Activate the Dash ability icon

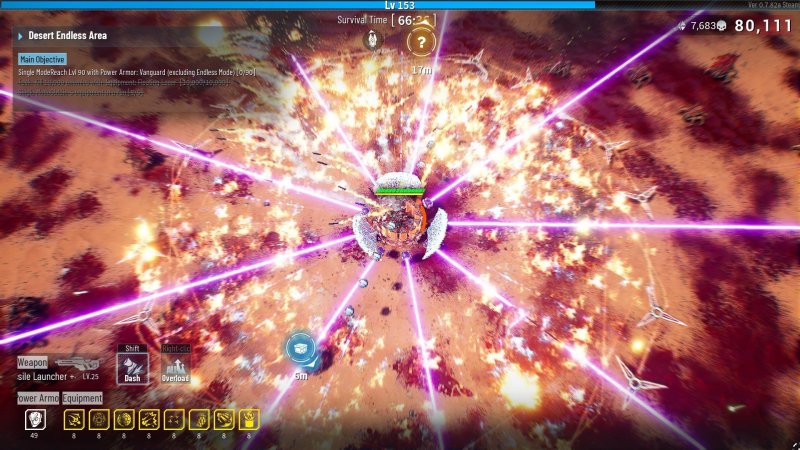point(133,366)
